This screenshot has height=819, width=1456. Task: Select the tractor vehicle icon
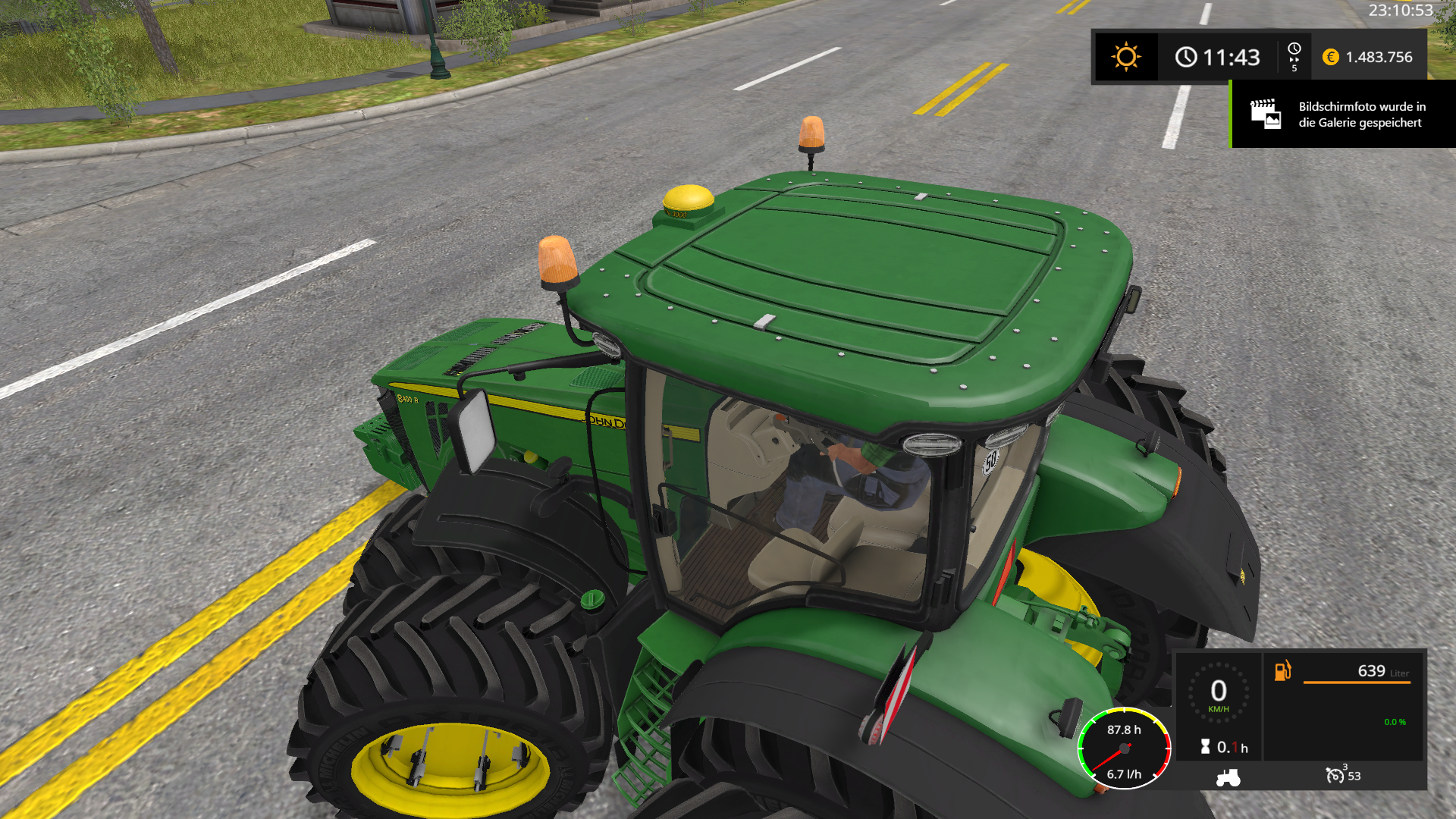(x=1228, y=777)
